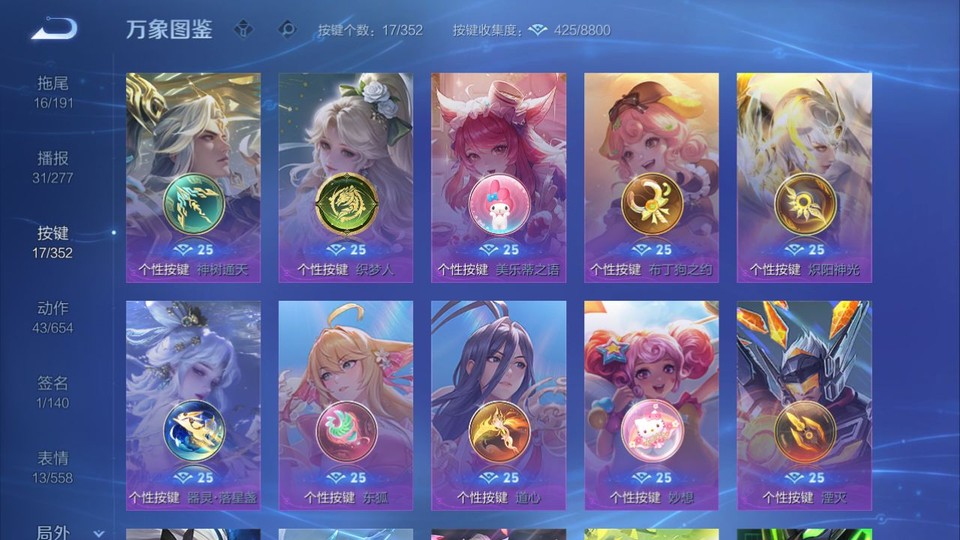Image resolution: width=960 pixels, height=540 pixels.
Task: Open the 拖尾 category tab
Action: pyautogui.click(x=54, y=91)
